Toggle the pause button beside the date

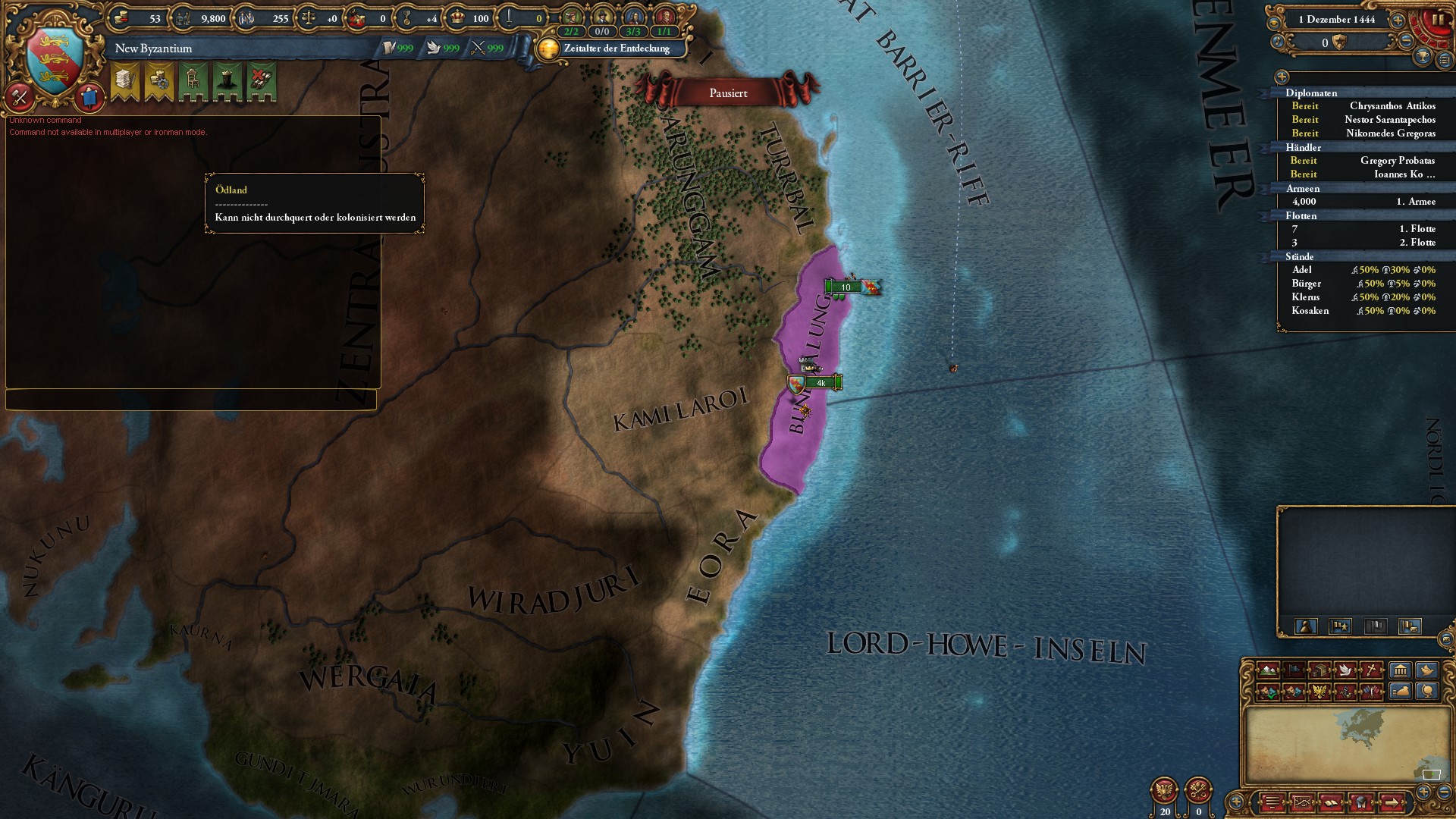pyautogui.click(x=1440, y=20)
